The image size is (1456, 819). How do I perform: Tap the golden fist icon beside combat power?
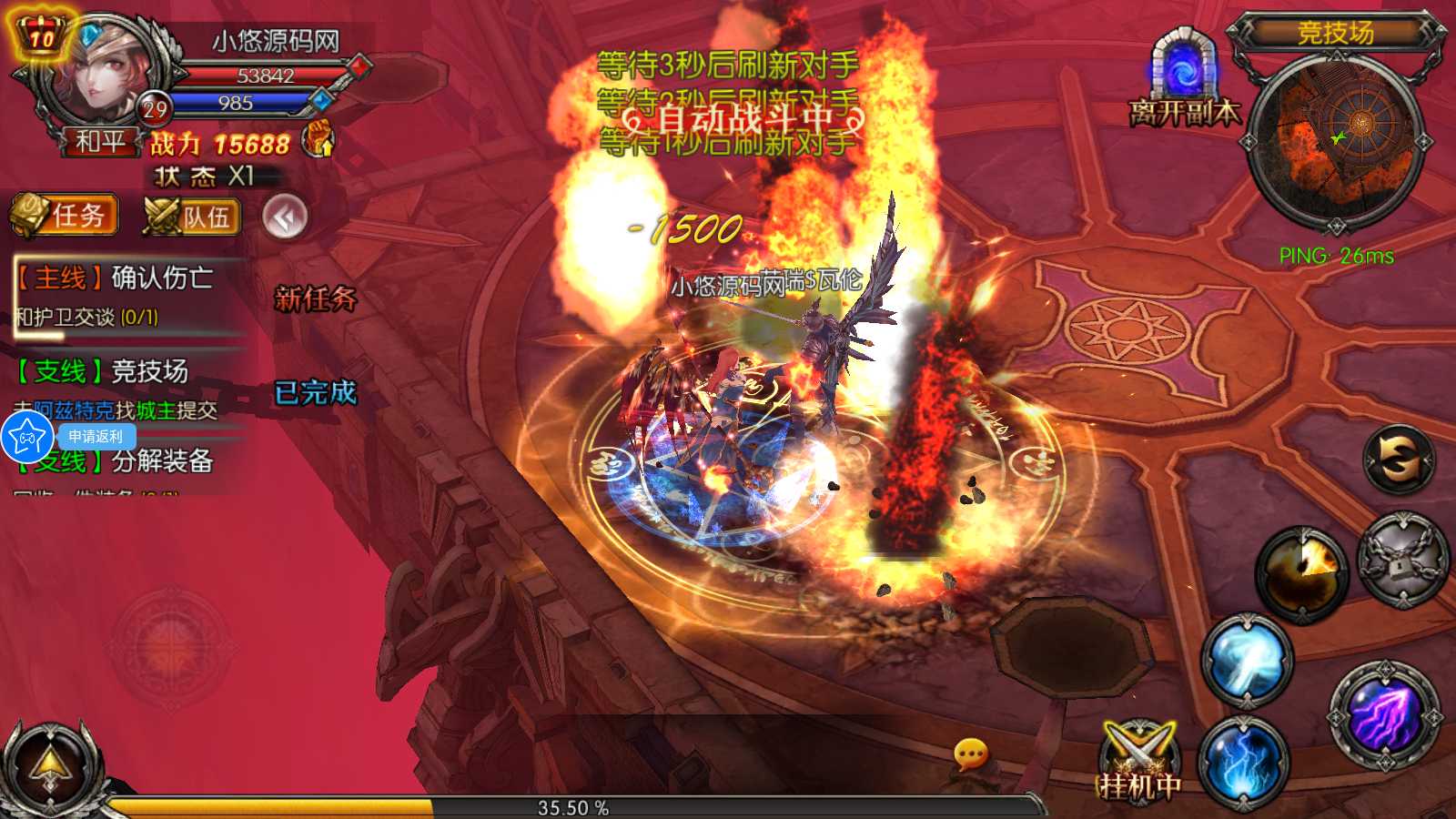click(318, 139)
